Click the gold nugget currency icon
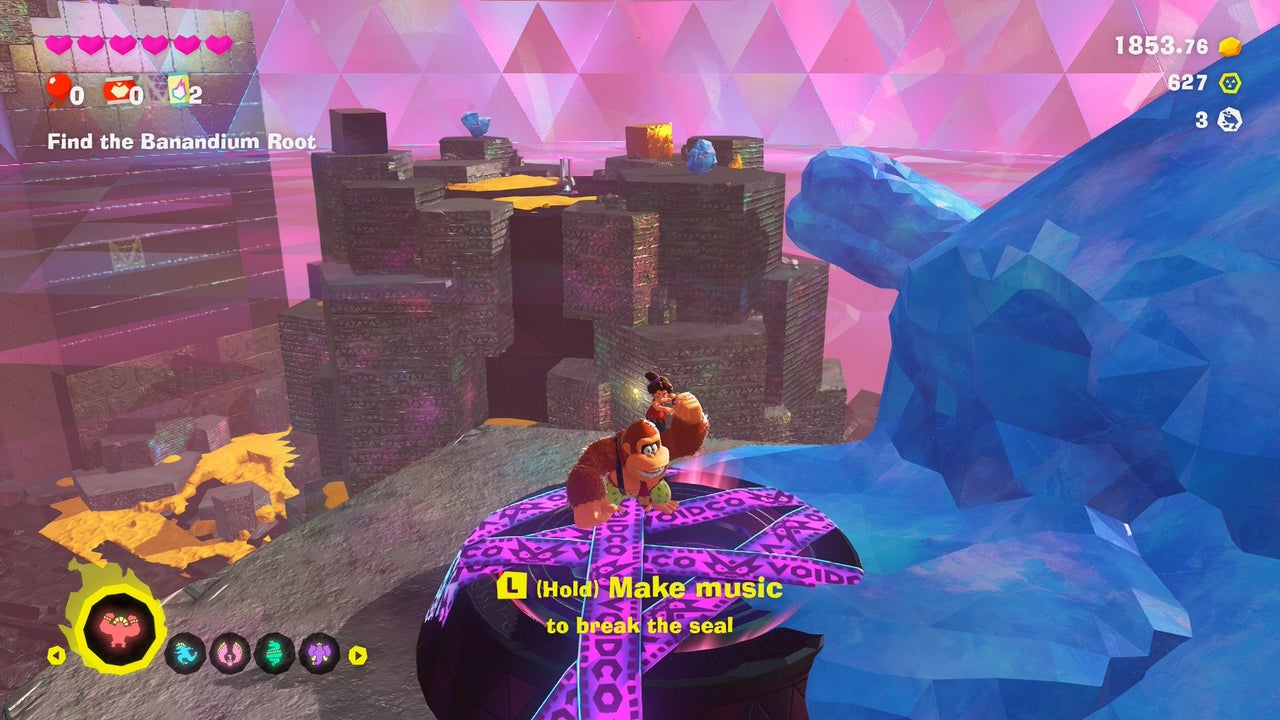Viewport: 1280px width, 720px height. pyautogui.click(x=1229, y=46)
